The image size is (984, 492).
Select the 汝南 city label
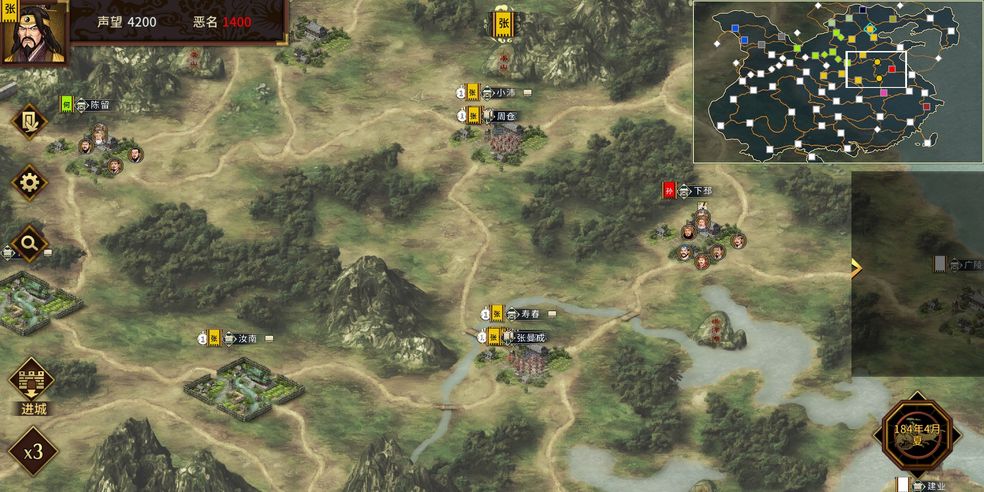click(247, 338)
